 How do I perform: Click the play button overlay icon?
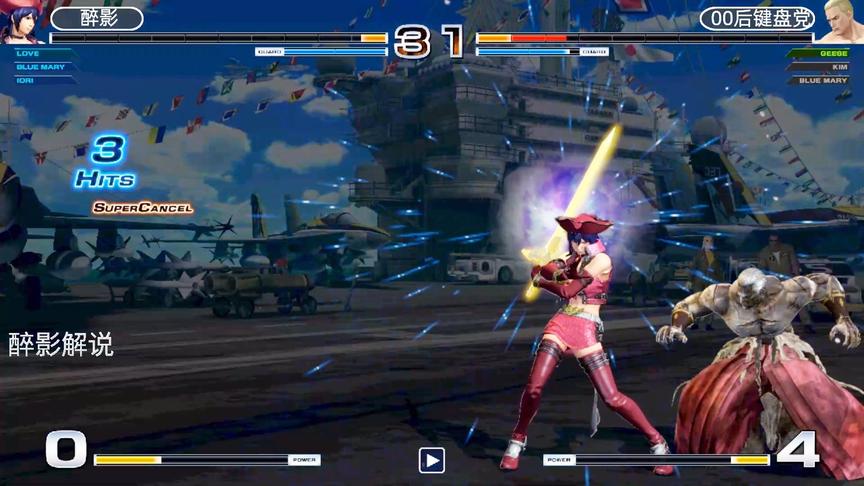[x=431, y=460]
